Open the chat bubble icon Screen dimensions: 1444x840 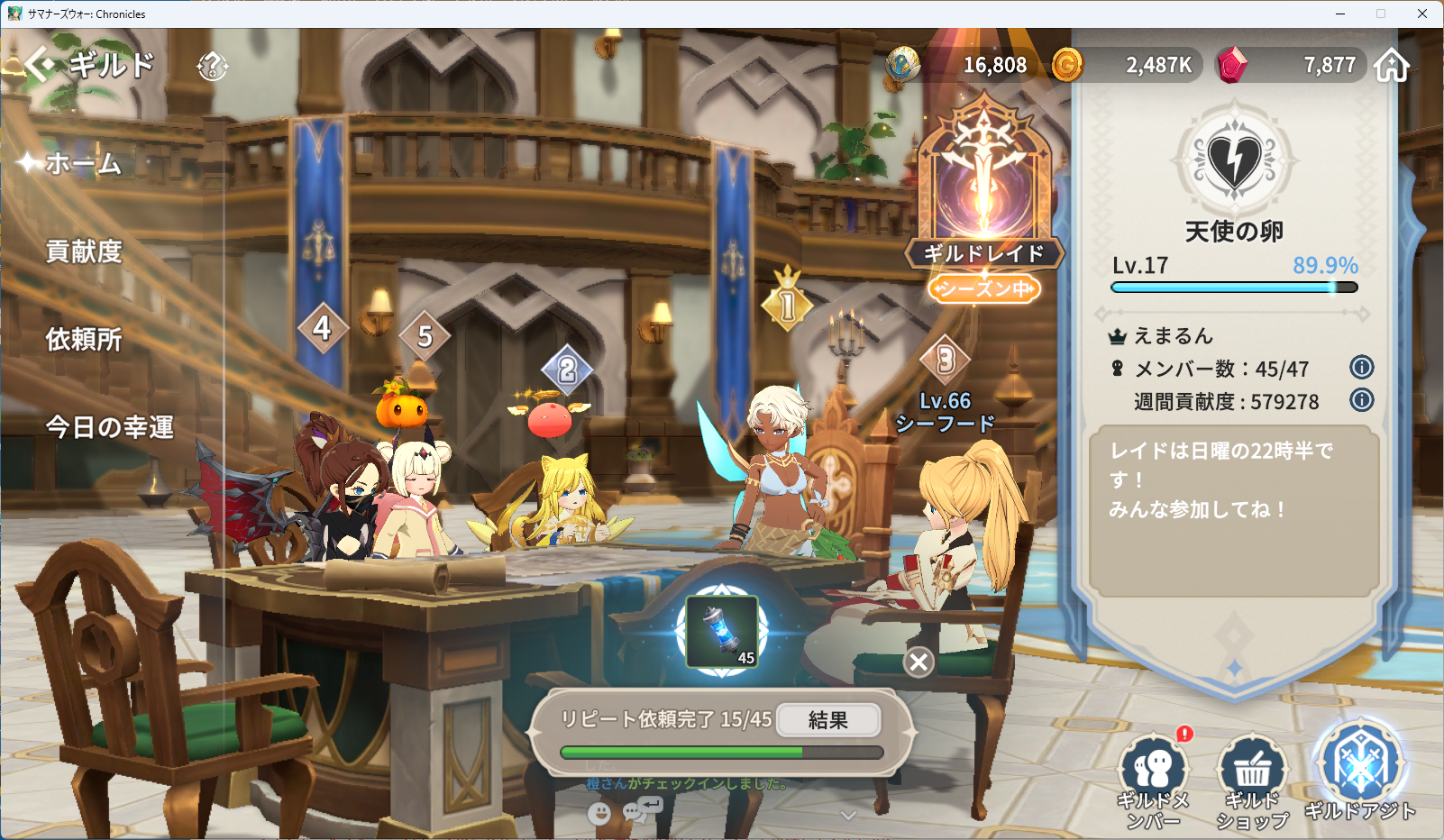pos(636,811)
